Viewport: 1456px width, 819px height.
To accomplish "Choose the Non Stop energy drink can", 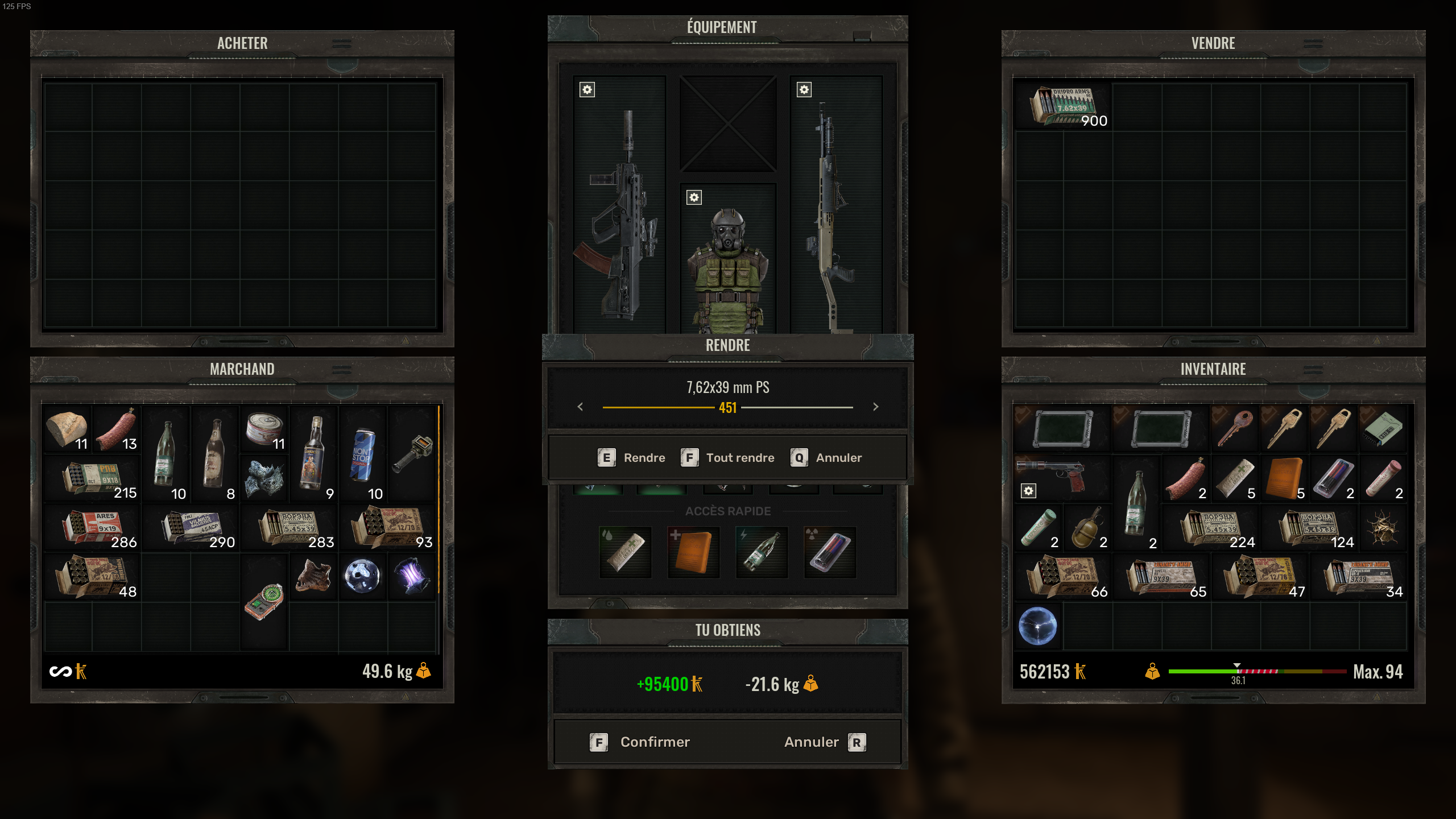I will tap(362, 454).
